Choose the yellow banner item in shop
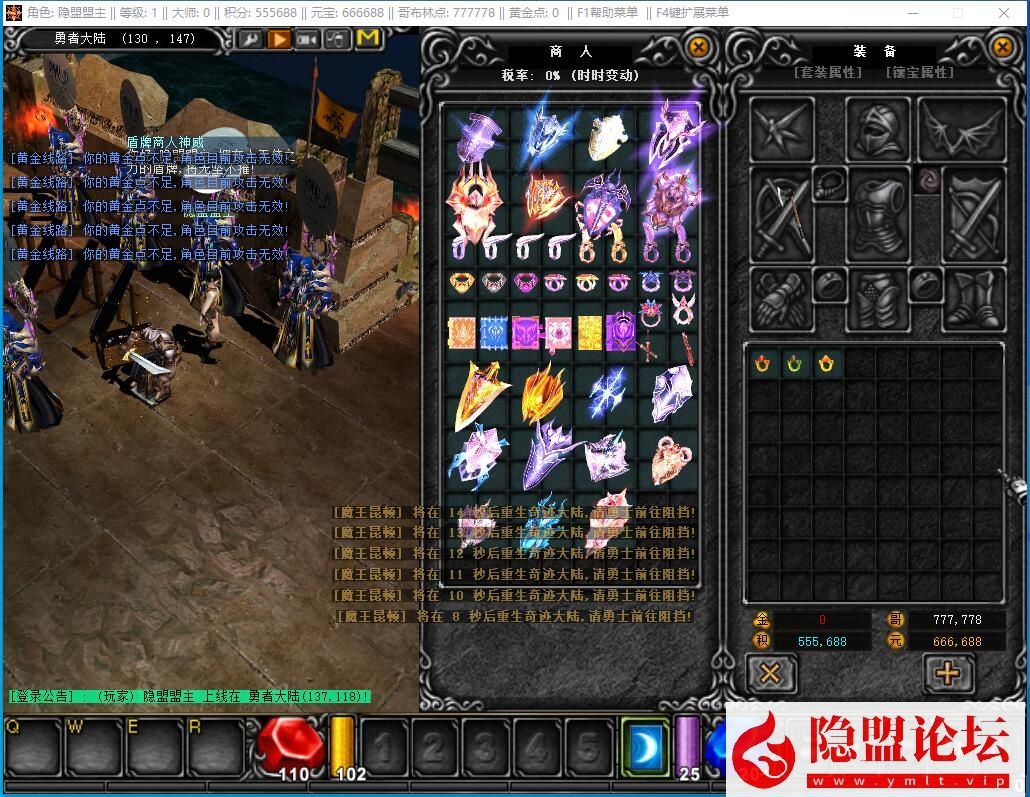This screenshot has height=797, width=1030. point(590,332)
